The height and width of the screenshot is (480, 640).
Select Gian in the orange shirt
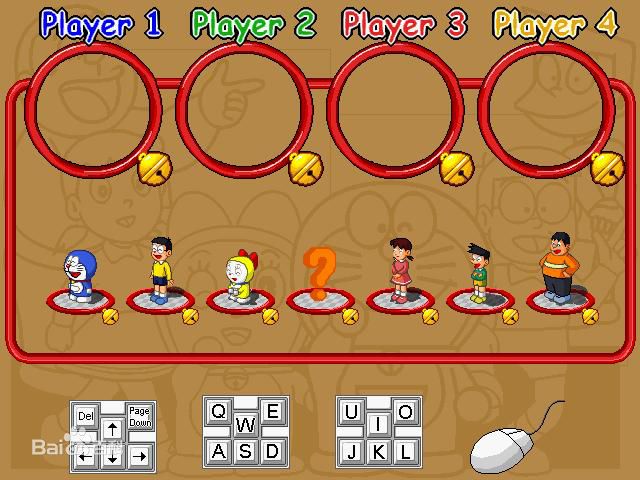point(560,268)
